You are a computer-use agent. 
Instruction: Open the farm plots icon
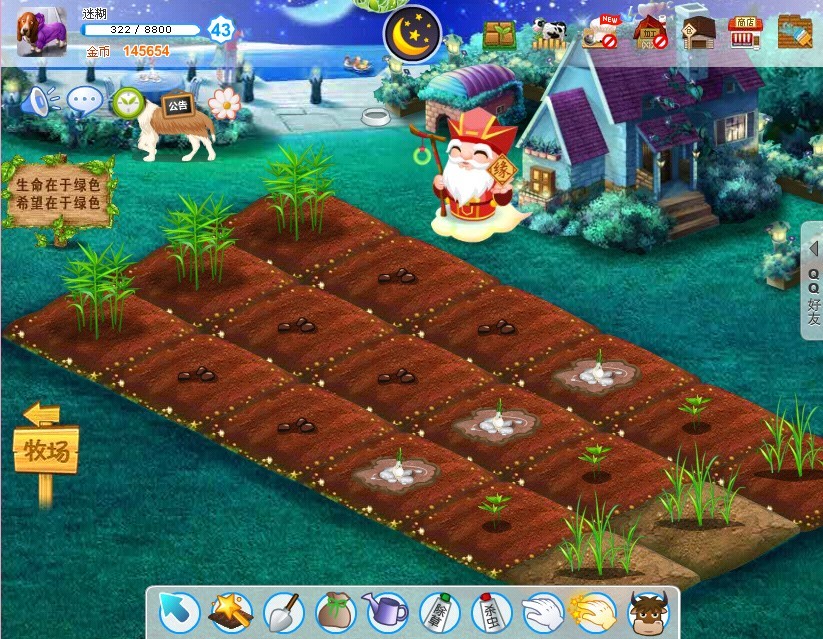tap(499, 35)
